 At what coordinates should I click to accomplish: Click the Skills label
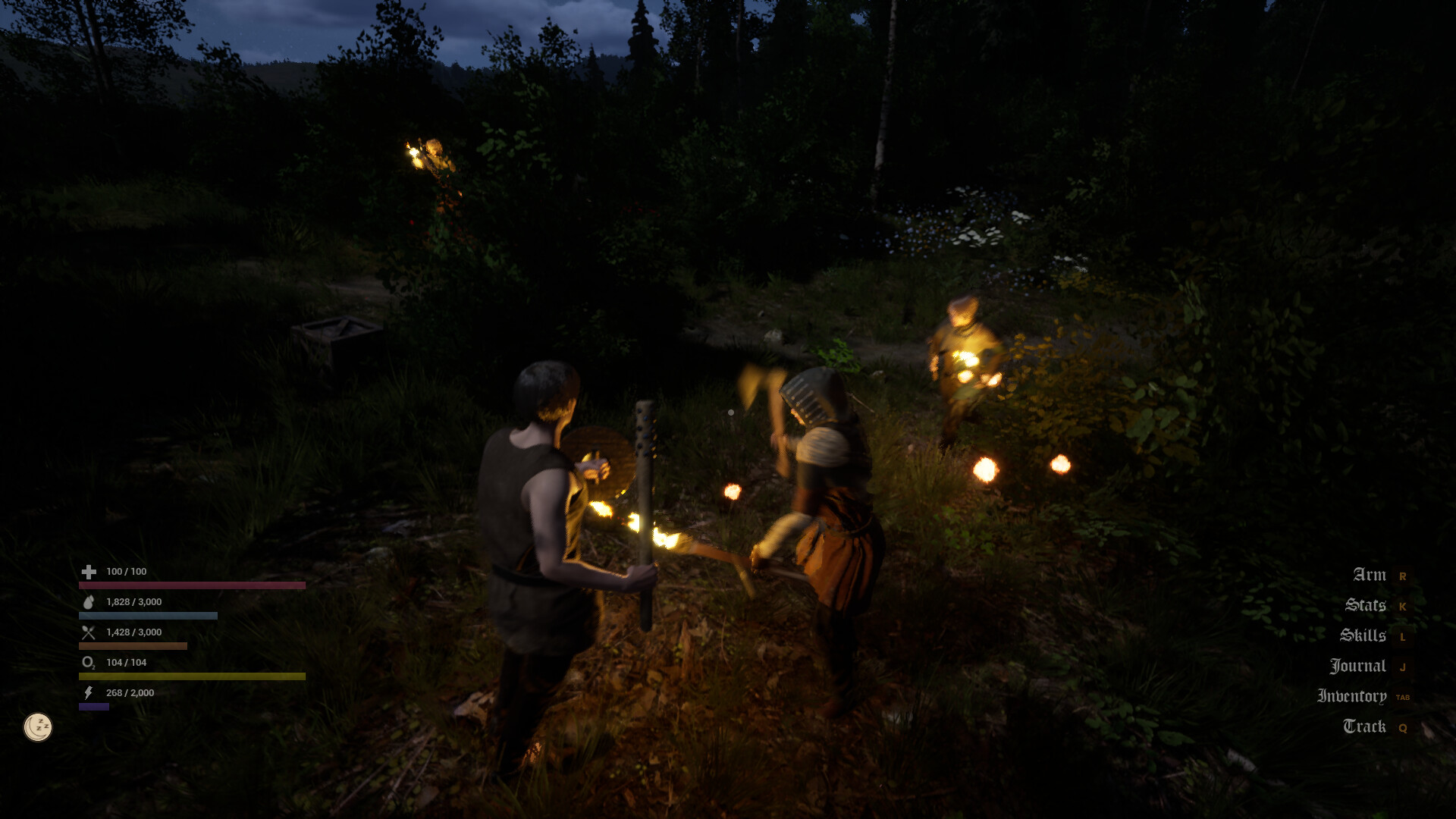tap(1363, 635)
